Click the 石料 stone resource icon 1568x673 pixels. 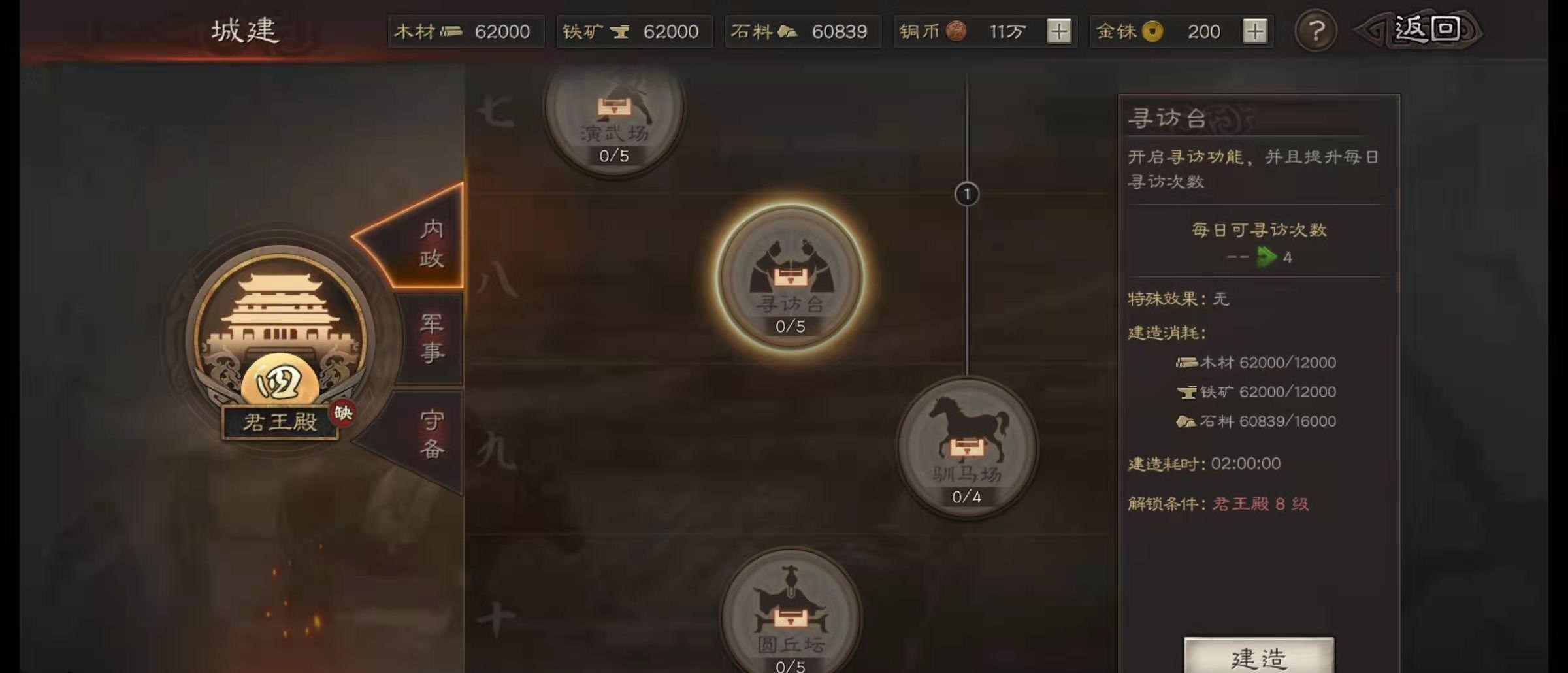point(792,30)
